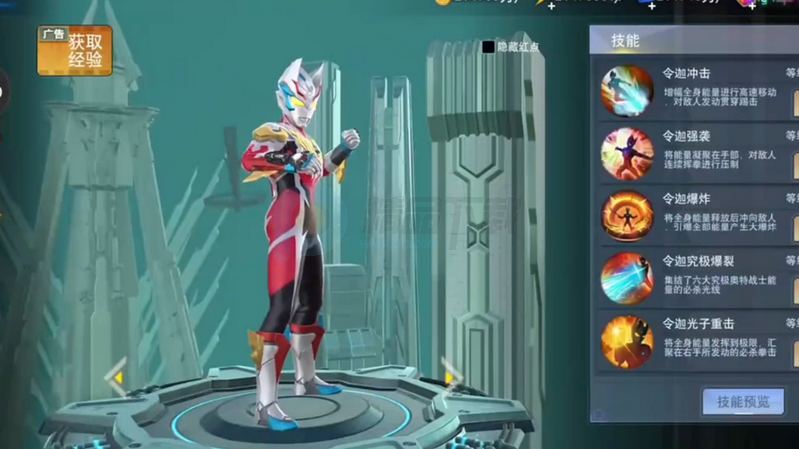The height and width of the screenshot is (449, 799).
Task: Open the 技能预览 skill preview
Action: click(743, 402)
